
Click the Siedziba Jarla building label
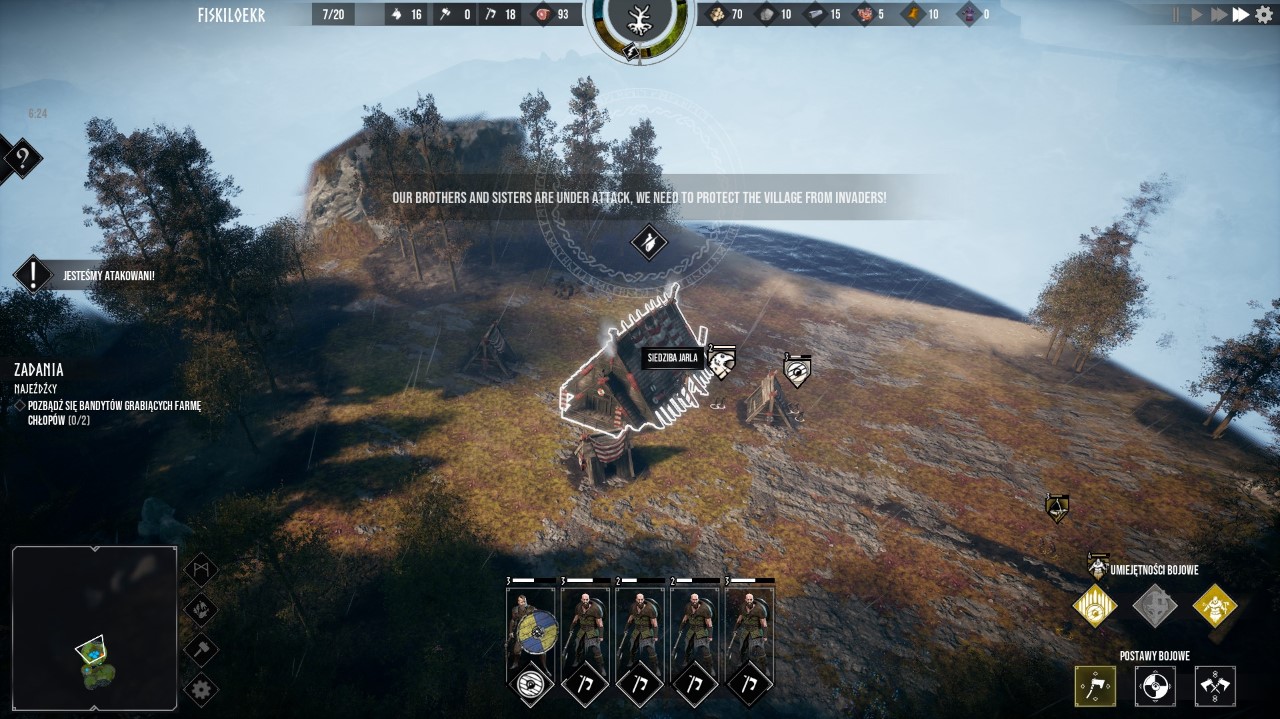pyautogui.click(x=673, y=358)
